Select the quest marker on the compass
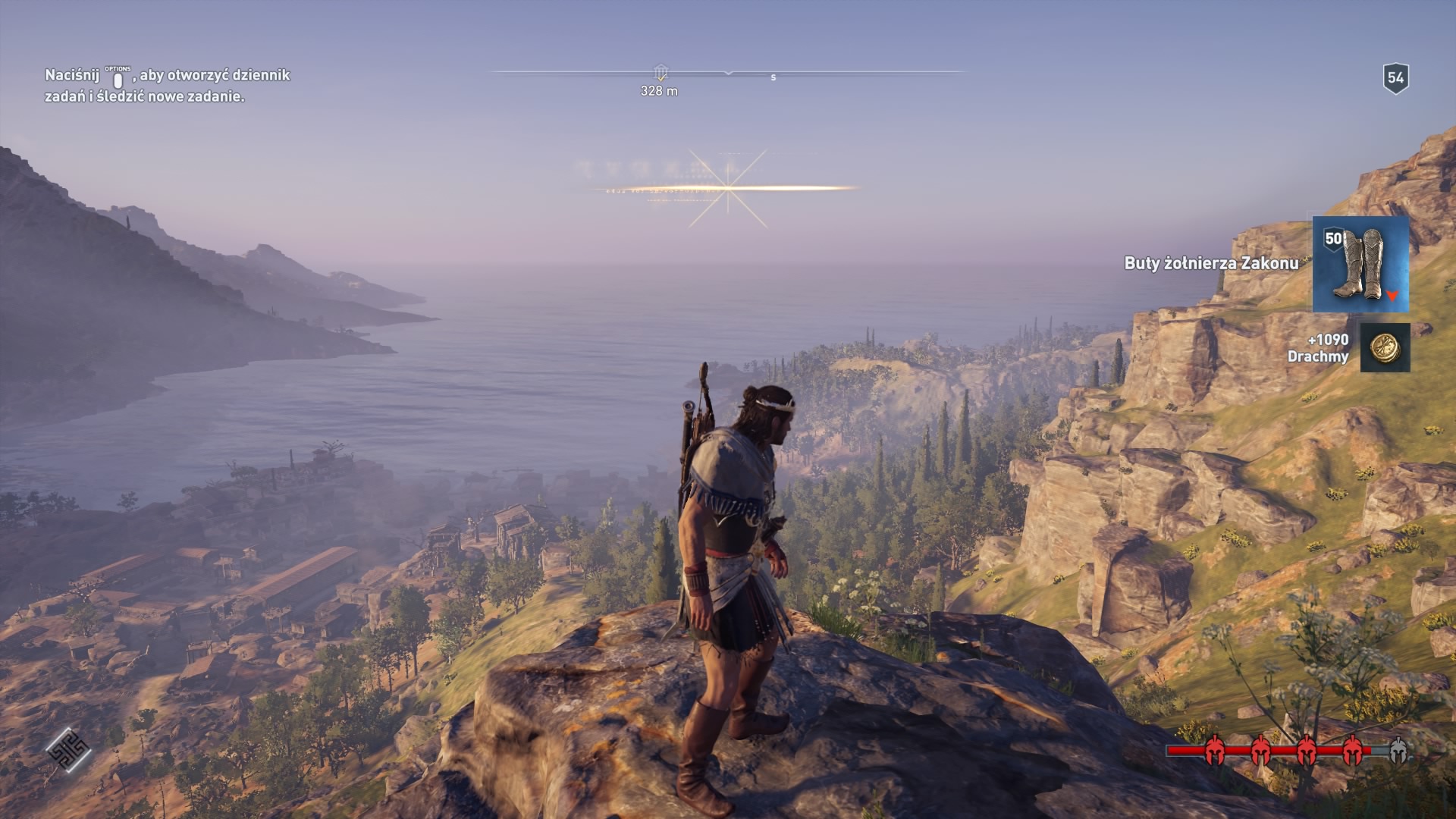The image size is (1456, 819). [661, 73]
